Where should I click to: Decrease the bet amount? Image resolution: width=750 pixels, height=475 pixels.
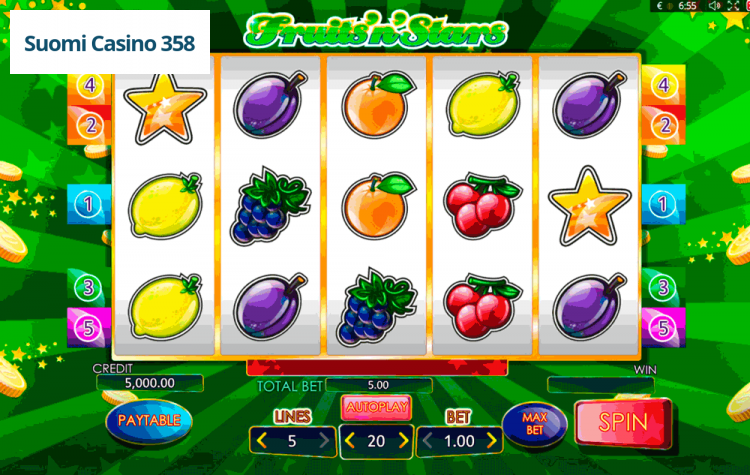pyautogui.click(x=426, y=440)
